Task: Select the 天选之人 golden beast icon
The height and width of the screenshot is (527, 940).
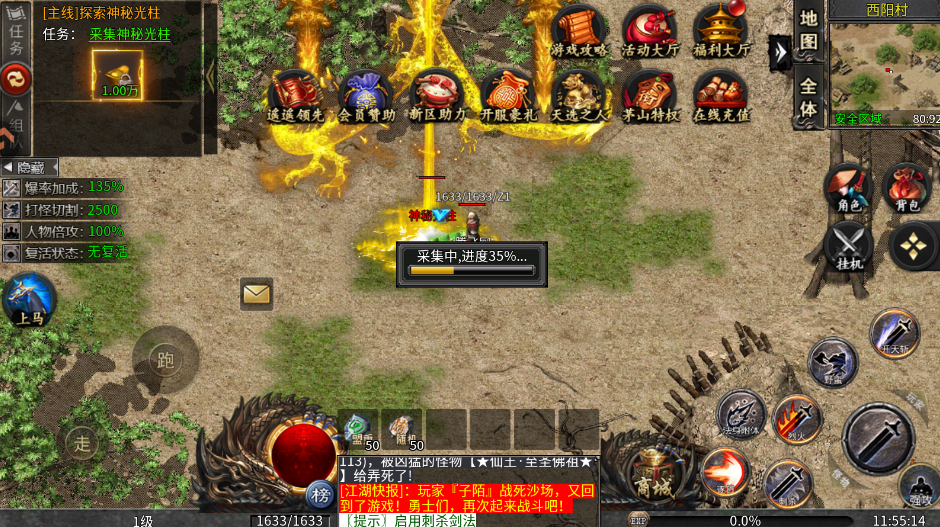Action: [579, 96]
